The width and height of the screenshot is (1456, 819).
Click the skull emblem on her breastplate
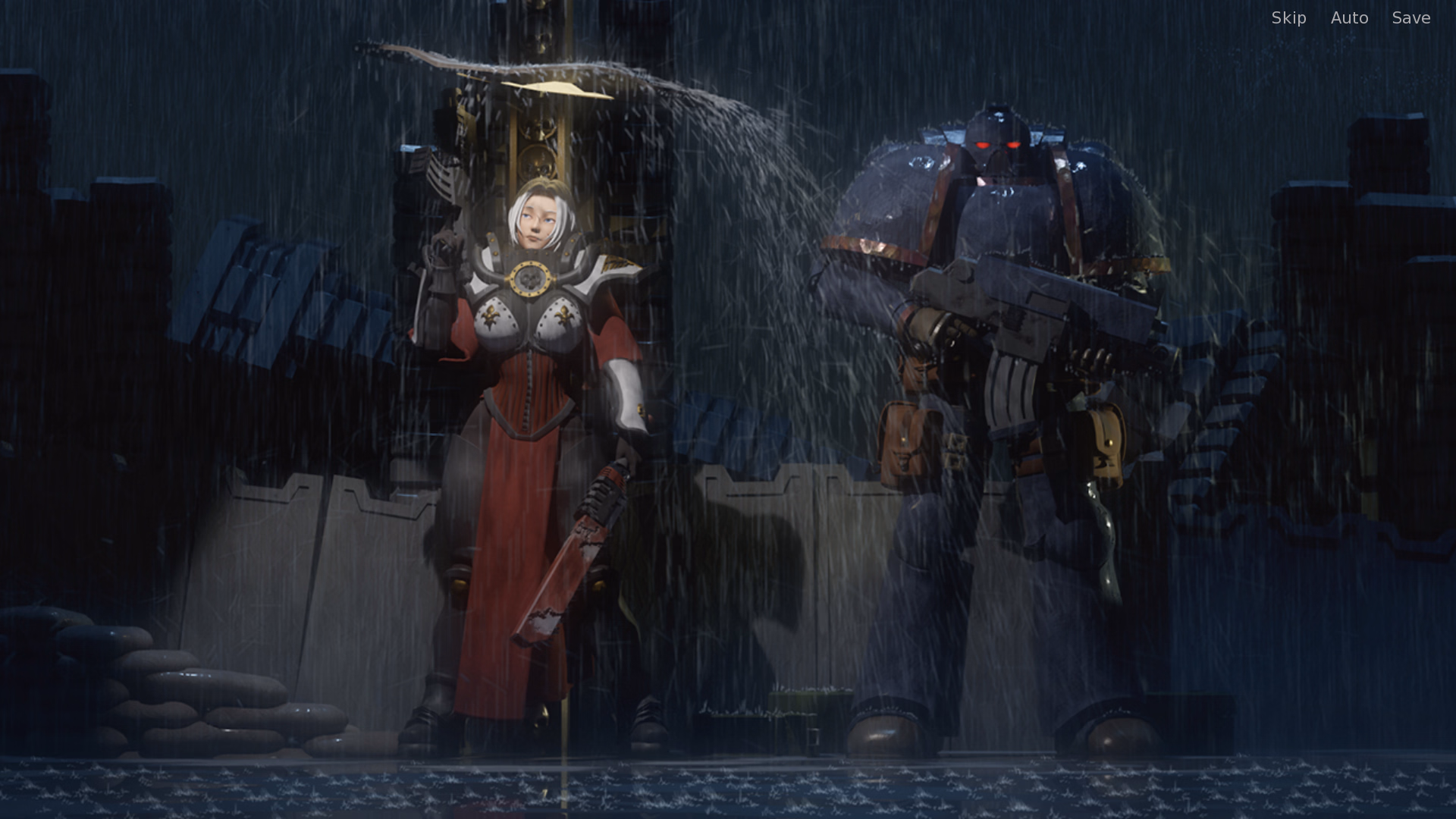click(x=532, y=278)
